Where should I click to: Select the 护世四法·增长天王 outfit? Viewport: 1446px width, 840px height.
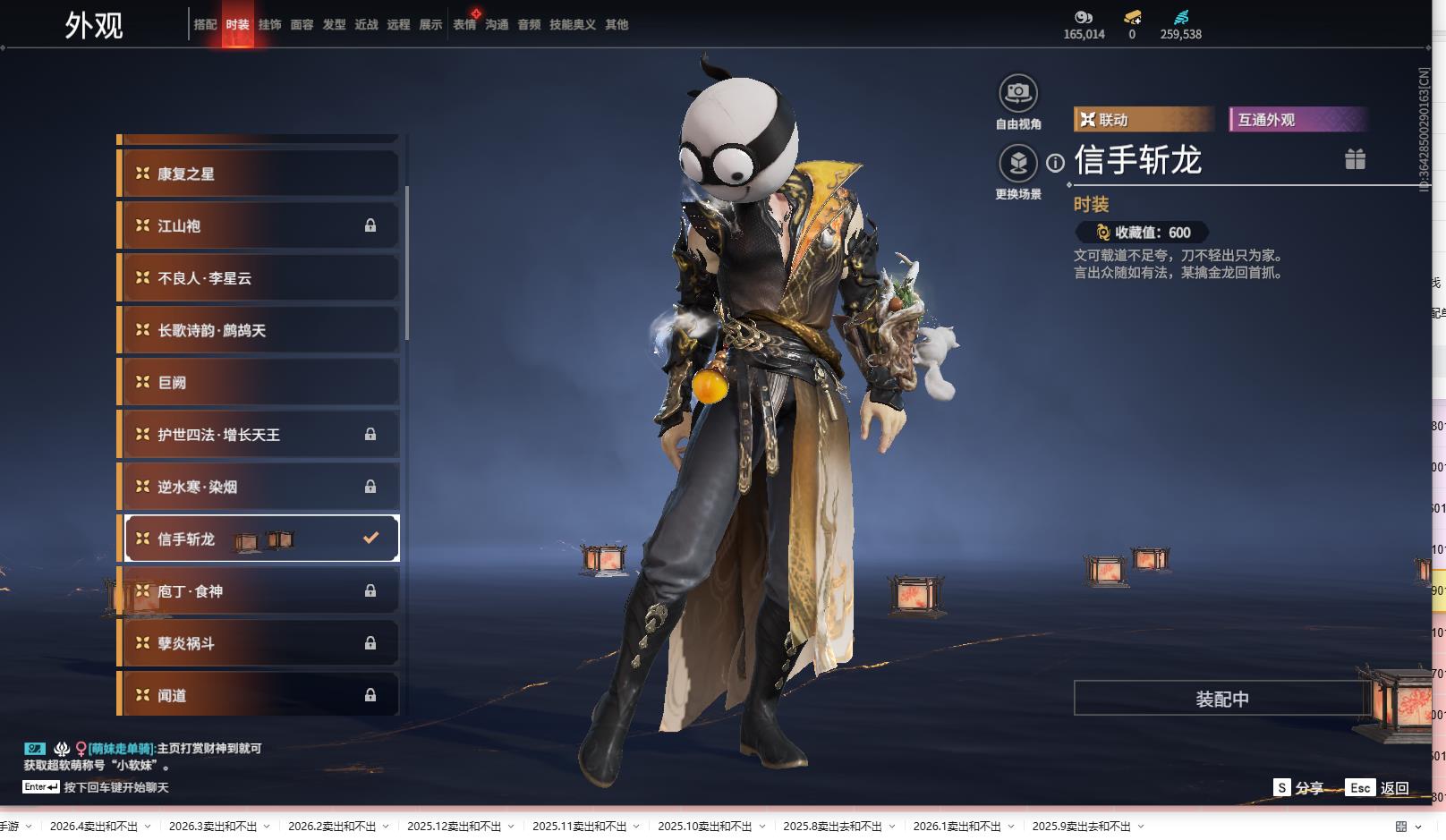[x=259, y=435]
